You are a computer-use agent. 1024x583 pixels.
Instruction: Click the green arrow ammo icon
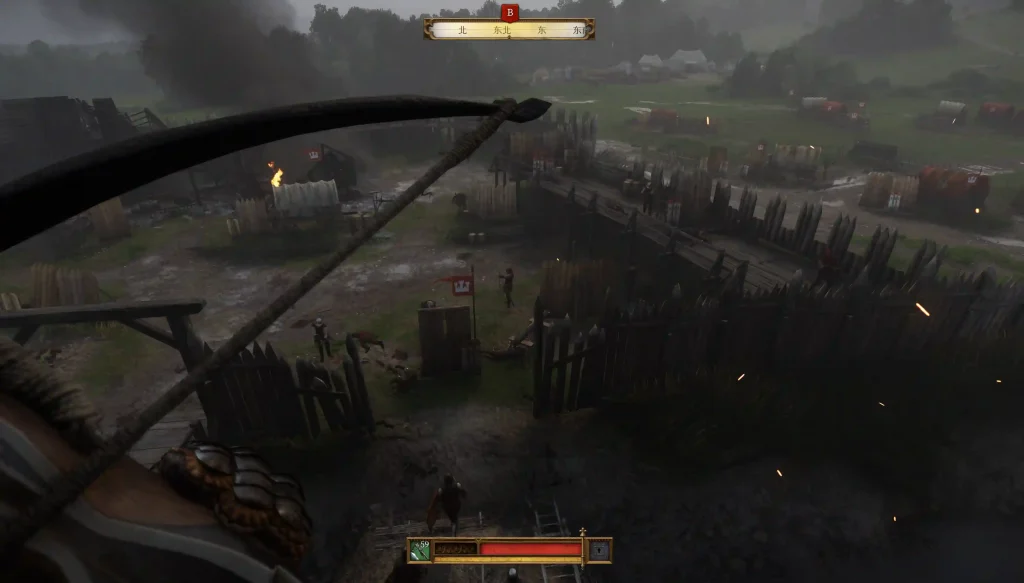coord(420,549)
